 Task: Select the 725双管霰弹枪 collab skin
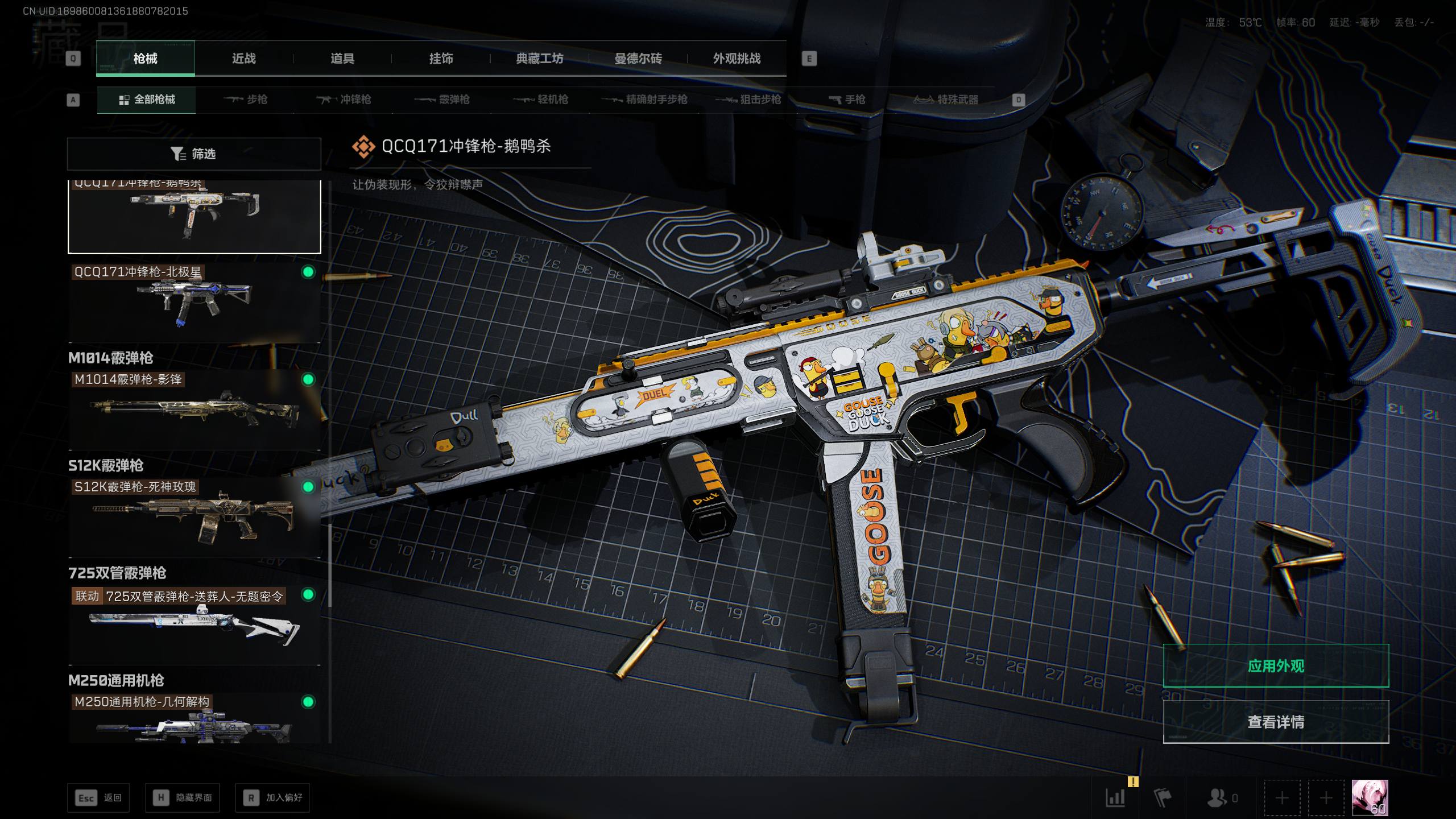[x=194, y=624]
